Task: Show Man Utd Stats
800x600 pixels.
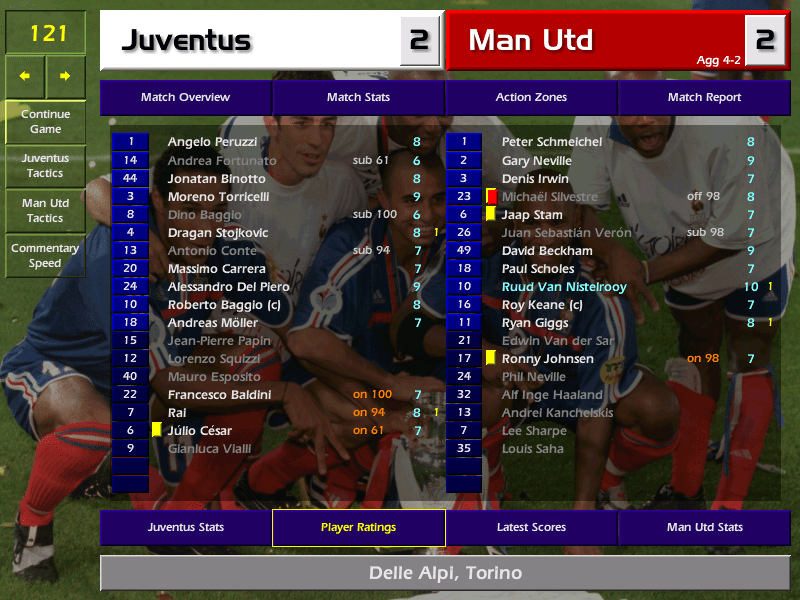Action: (704, 528)
